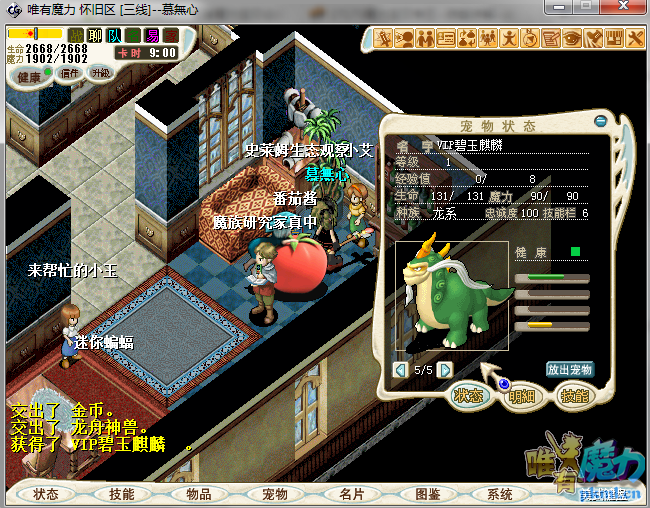Open the 图鉴 encyclopedia menu
Screen dimensions: 650x508
coord(427,494)
